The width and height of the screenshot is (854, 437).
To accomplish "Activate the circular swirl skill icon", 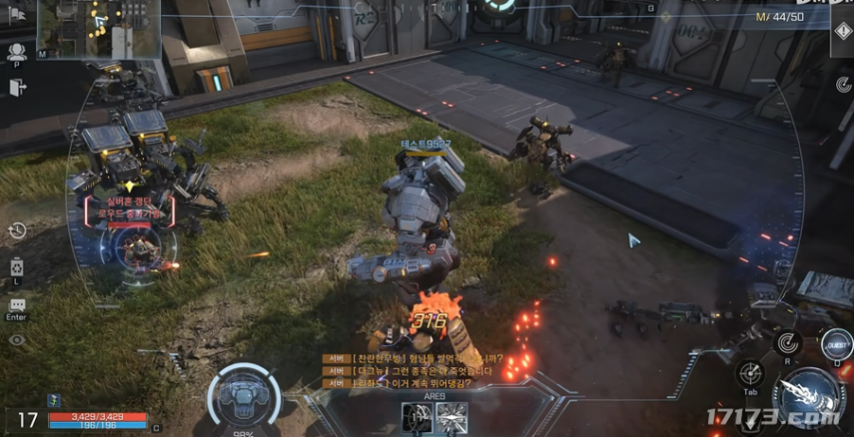I will tap(786, 344).
